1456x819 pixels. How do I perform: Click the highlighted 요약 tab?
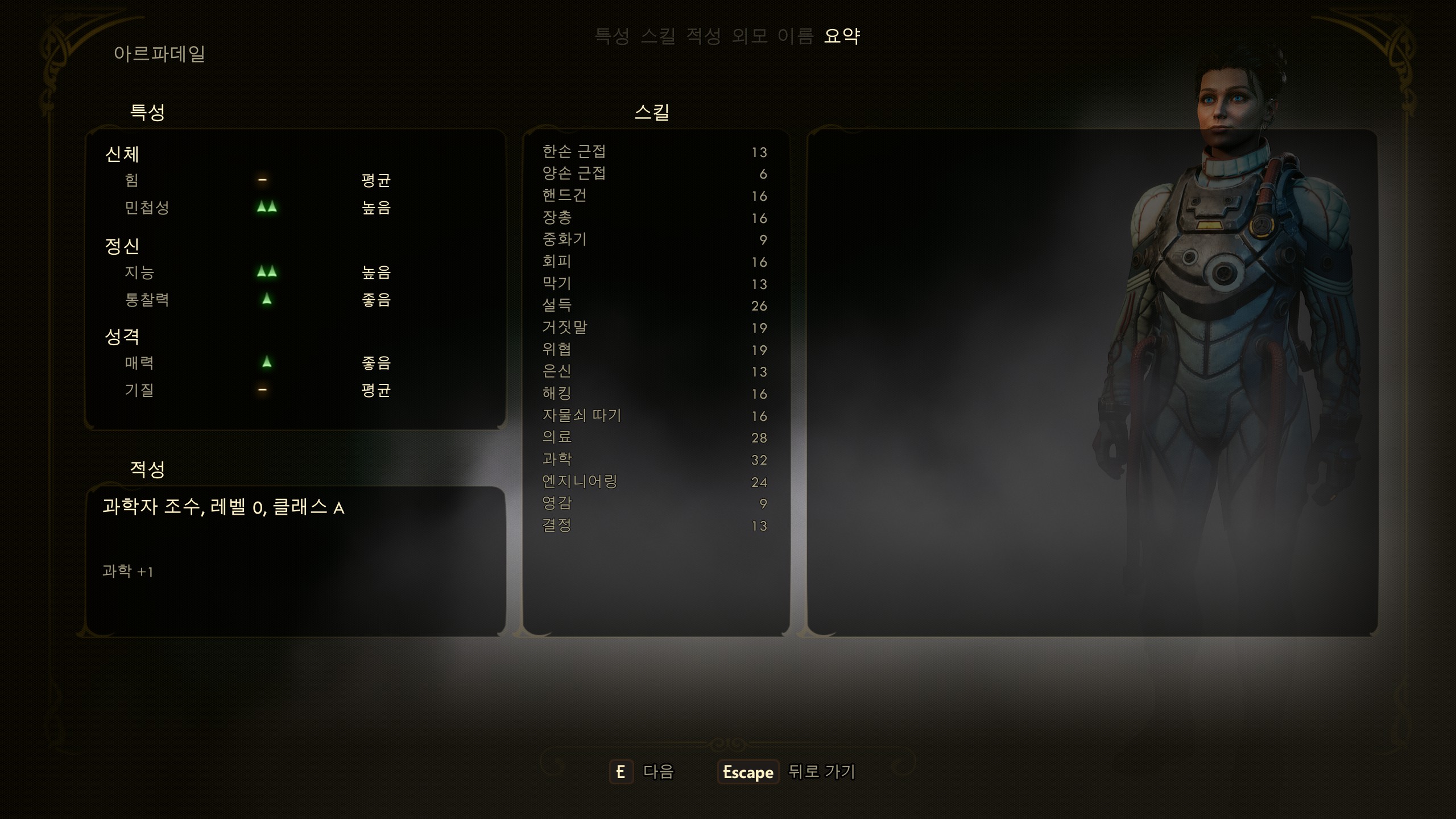[x=842, y=36]
